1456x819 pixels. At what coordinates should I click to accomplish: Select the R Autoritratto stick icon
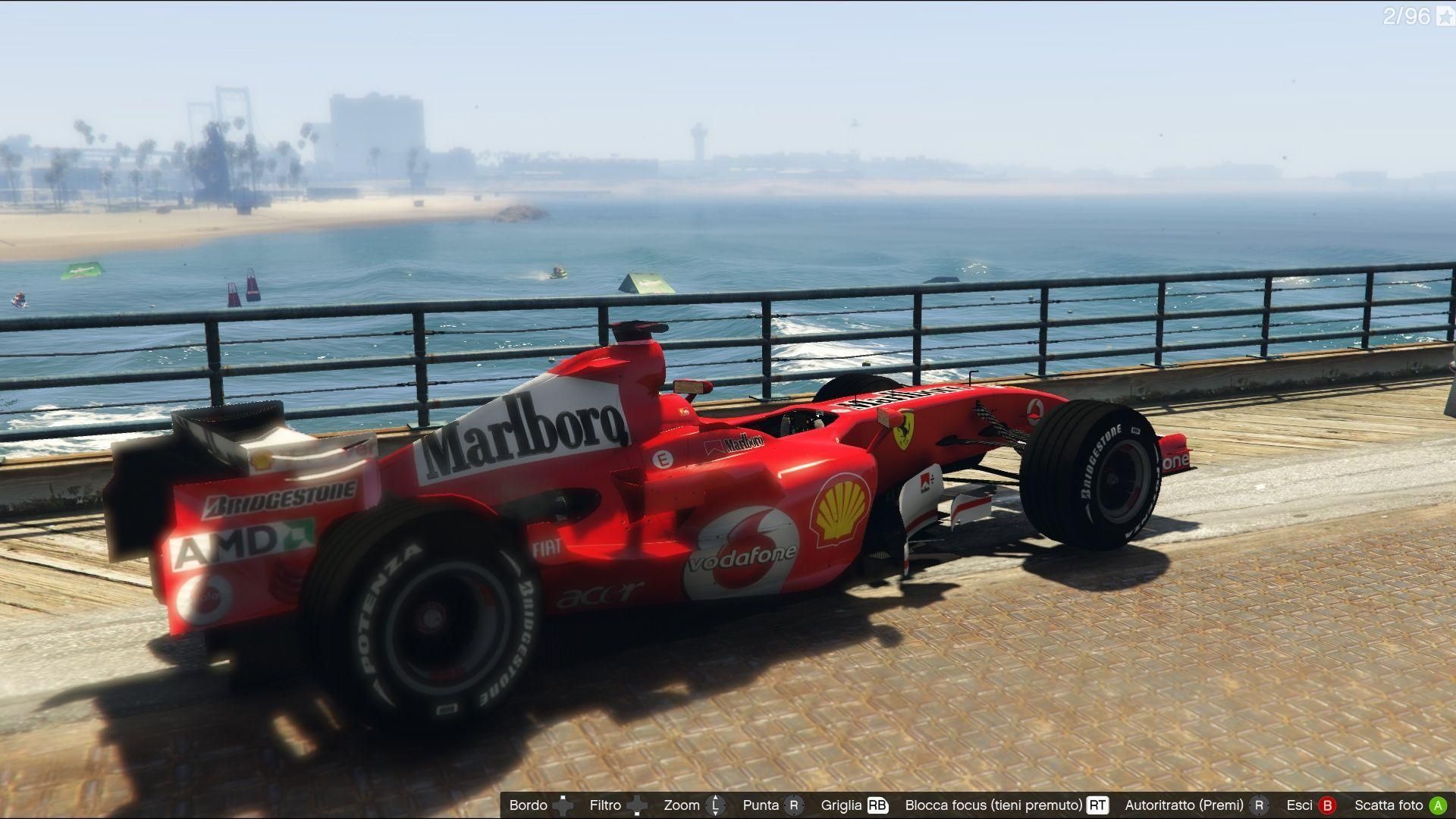[1260, 804]
